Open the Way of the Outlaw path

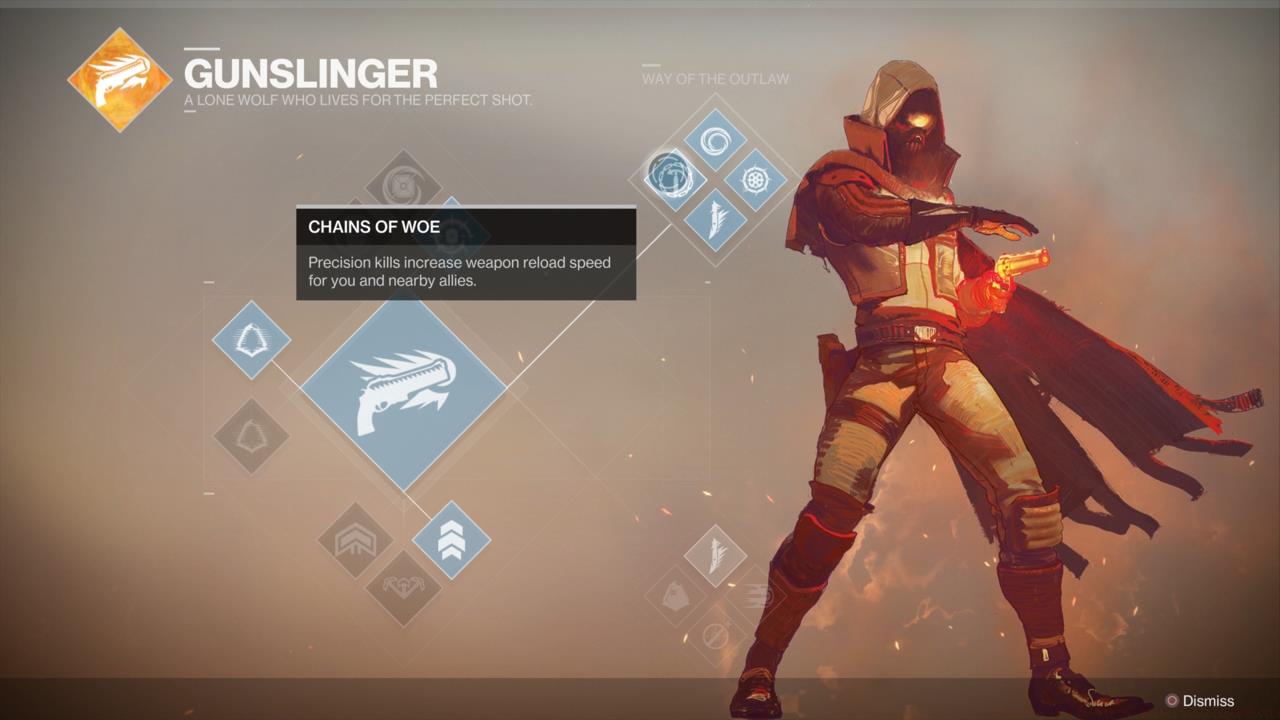716,78
